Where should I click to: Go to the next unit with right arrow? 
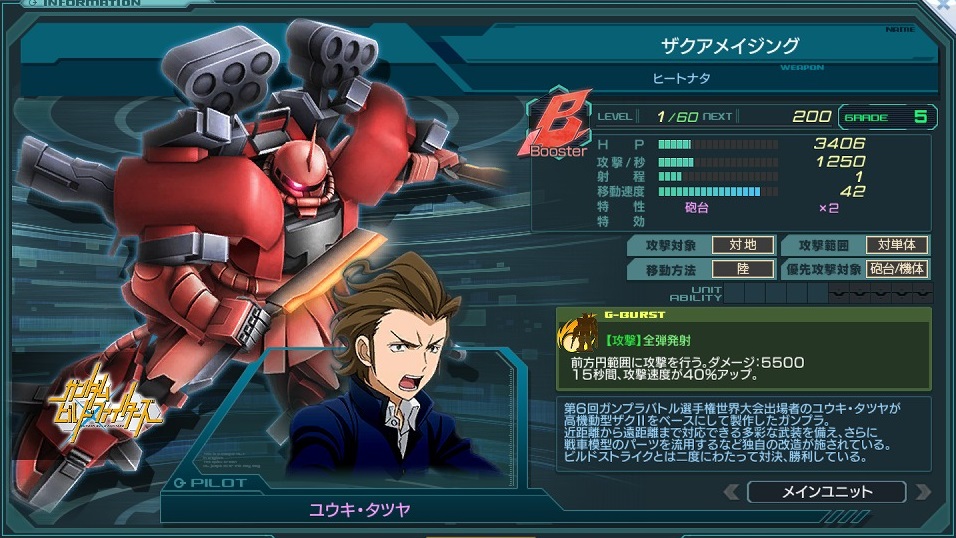(x=922, y=492)
